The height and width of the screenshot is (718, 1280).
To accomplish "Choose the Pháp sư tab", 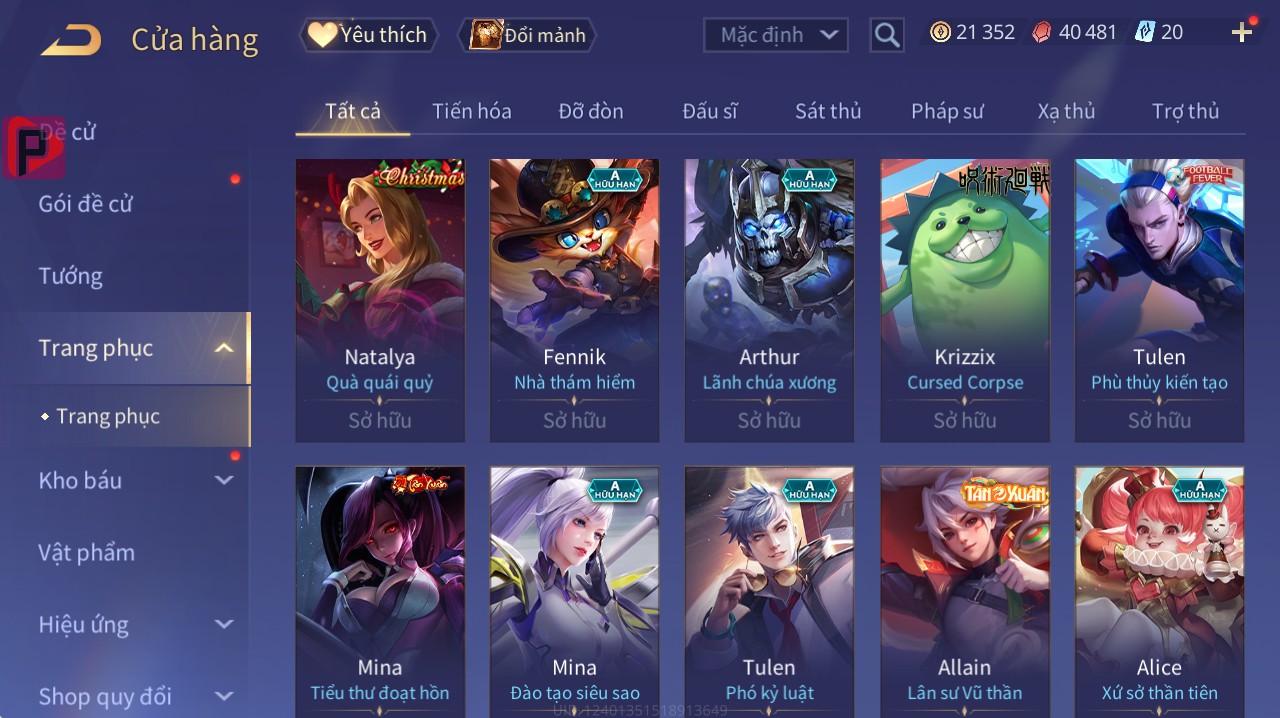I will [947, 111].
